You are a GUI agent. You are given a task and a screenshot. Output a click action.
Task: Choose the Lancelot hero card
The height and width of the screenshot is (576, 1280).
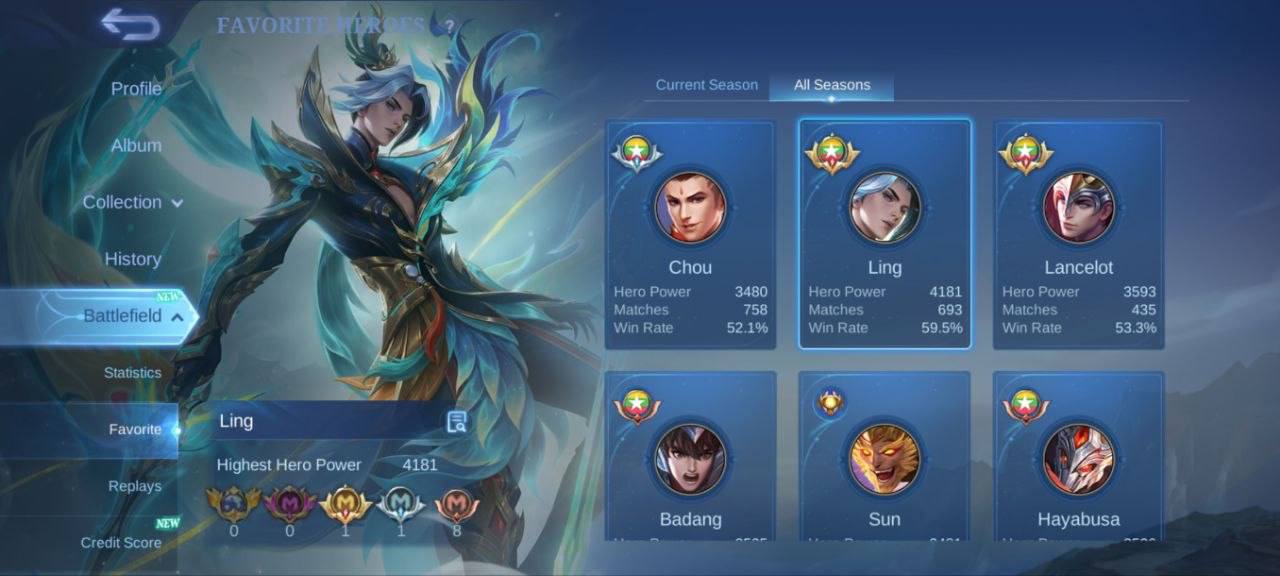click(1078, 235)
